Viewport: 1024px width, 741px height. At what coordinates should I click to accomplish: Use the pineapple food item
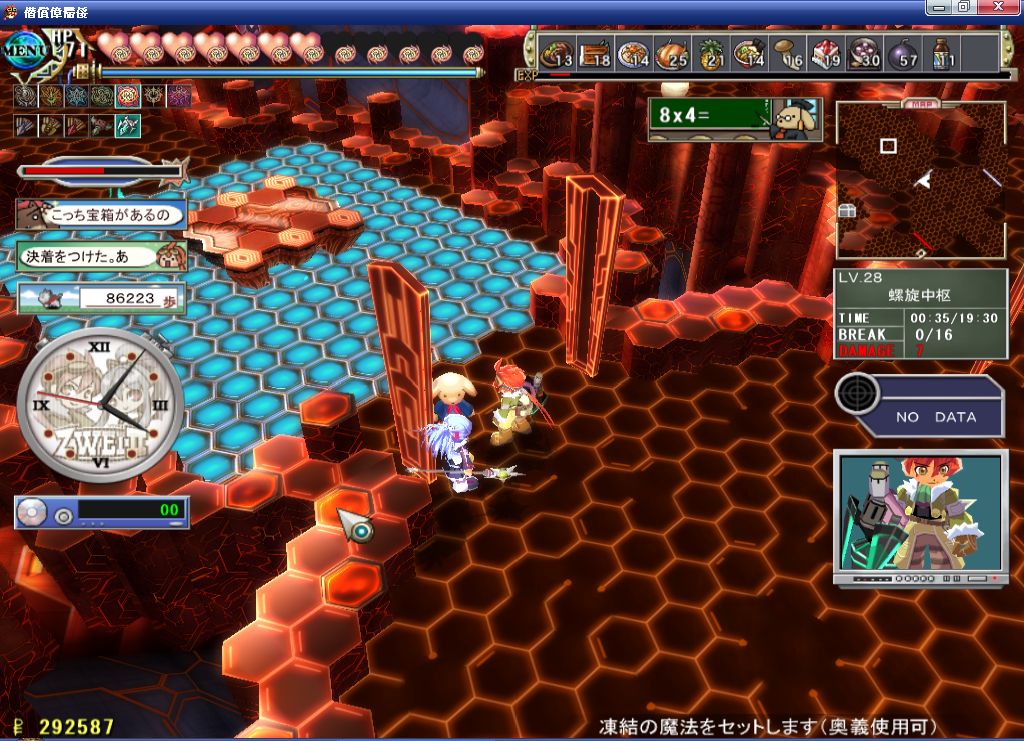point(711,52)
